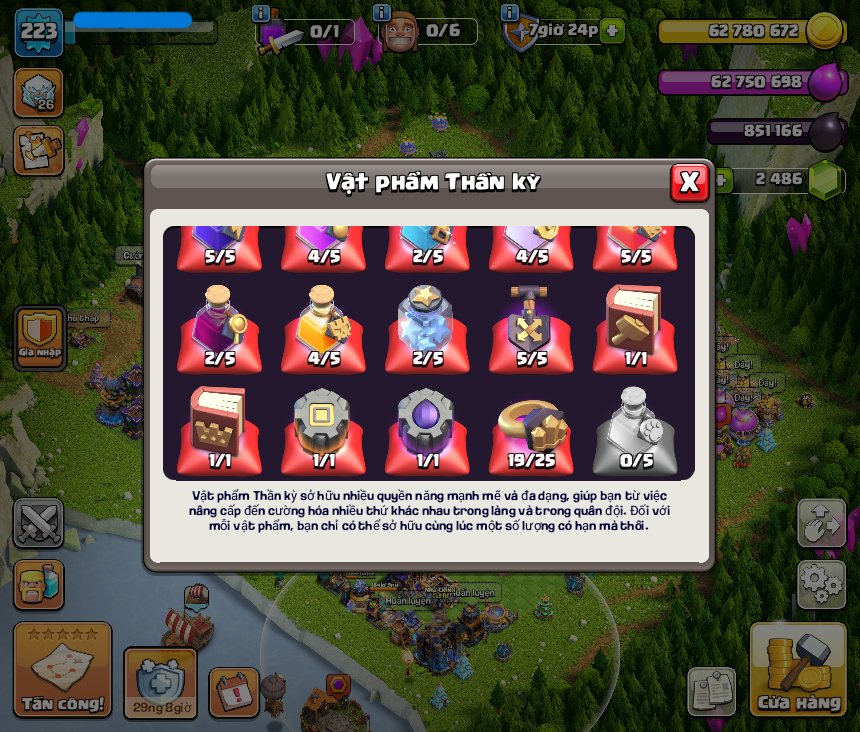The height and width of the screenshot is (732, 860).
Task: Open the Cửa Hàng shop
Action: tap(798, 670)
